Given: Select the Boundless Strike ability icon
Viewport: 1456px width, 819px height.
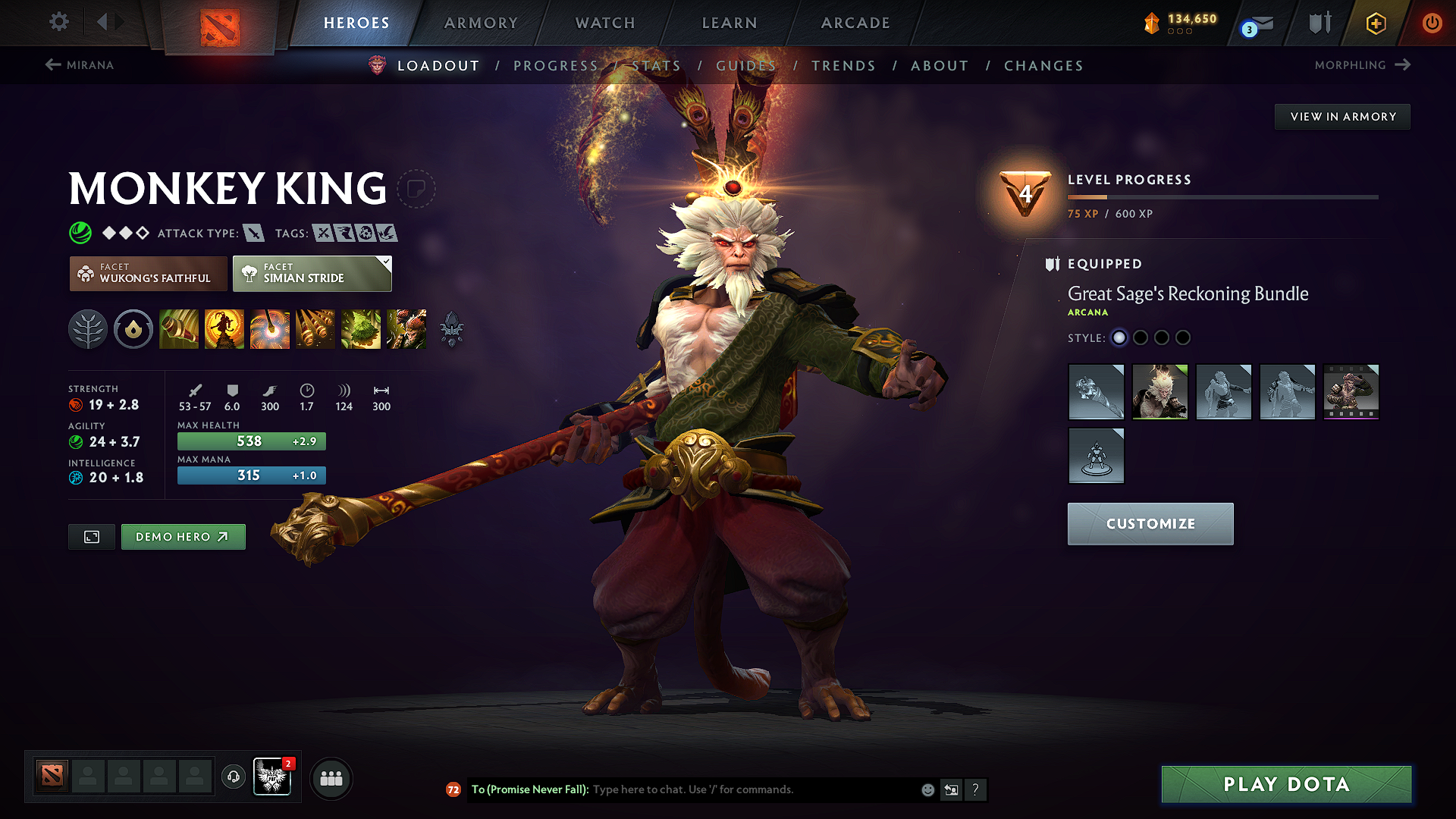Looking at the screenshot, I should pos(178,329).
